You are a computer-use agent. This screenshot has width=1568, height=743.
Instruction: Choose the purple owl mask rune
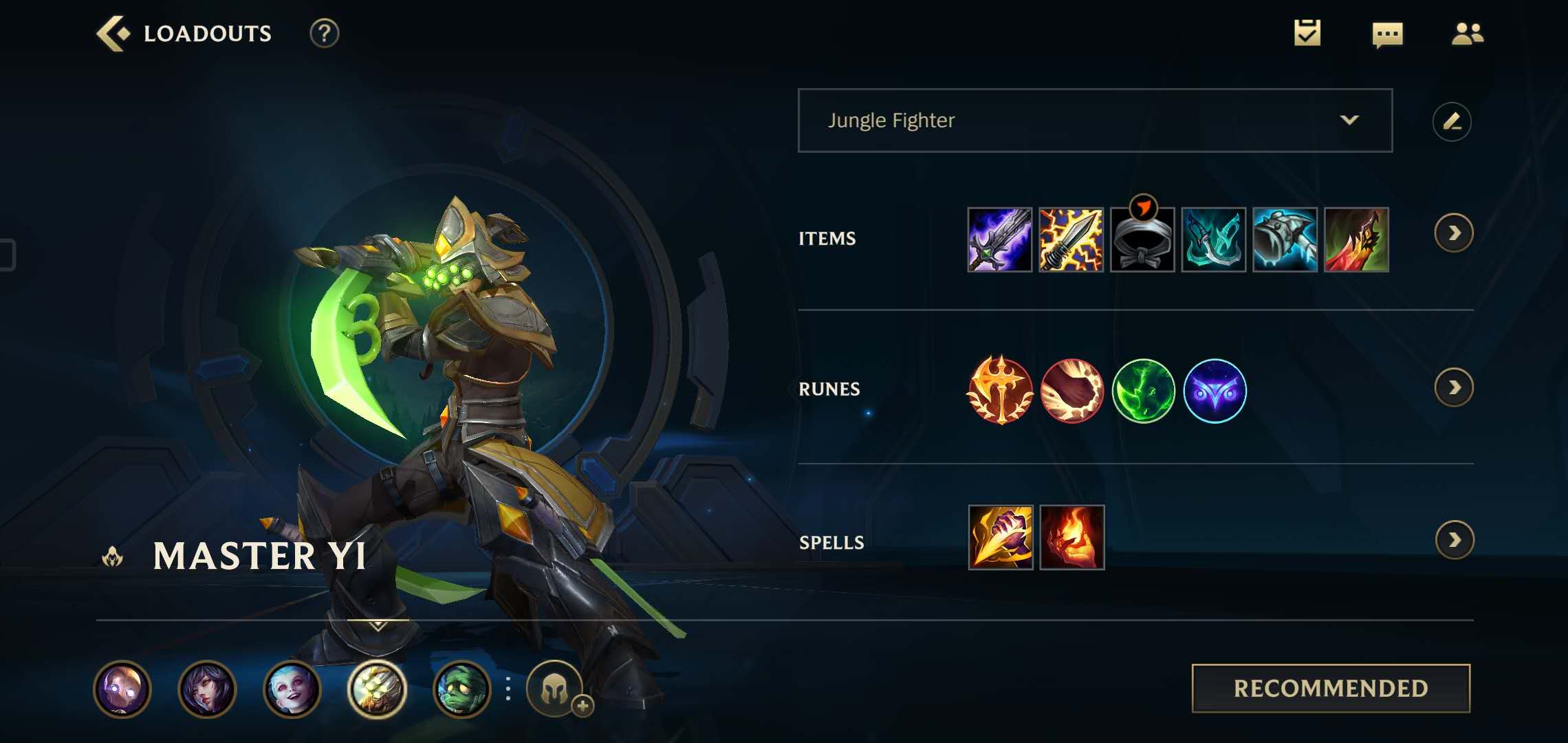click(1215, 391)
